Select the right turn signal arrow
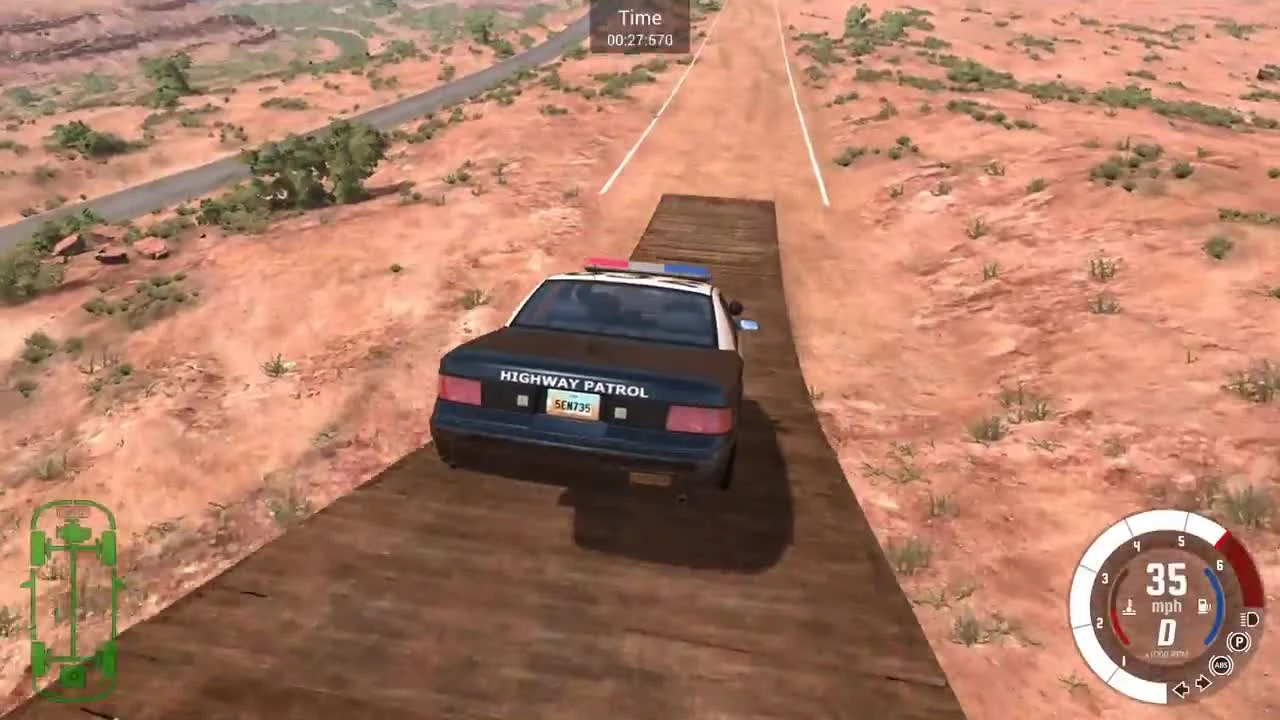The image size is (1280, 720). tap(1202, 684)
